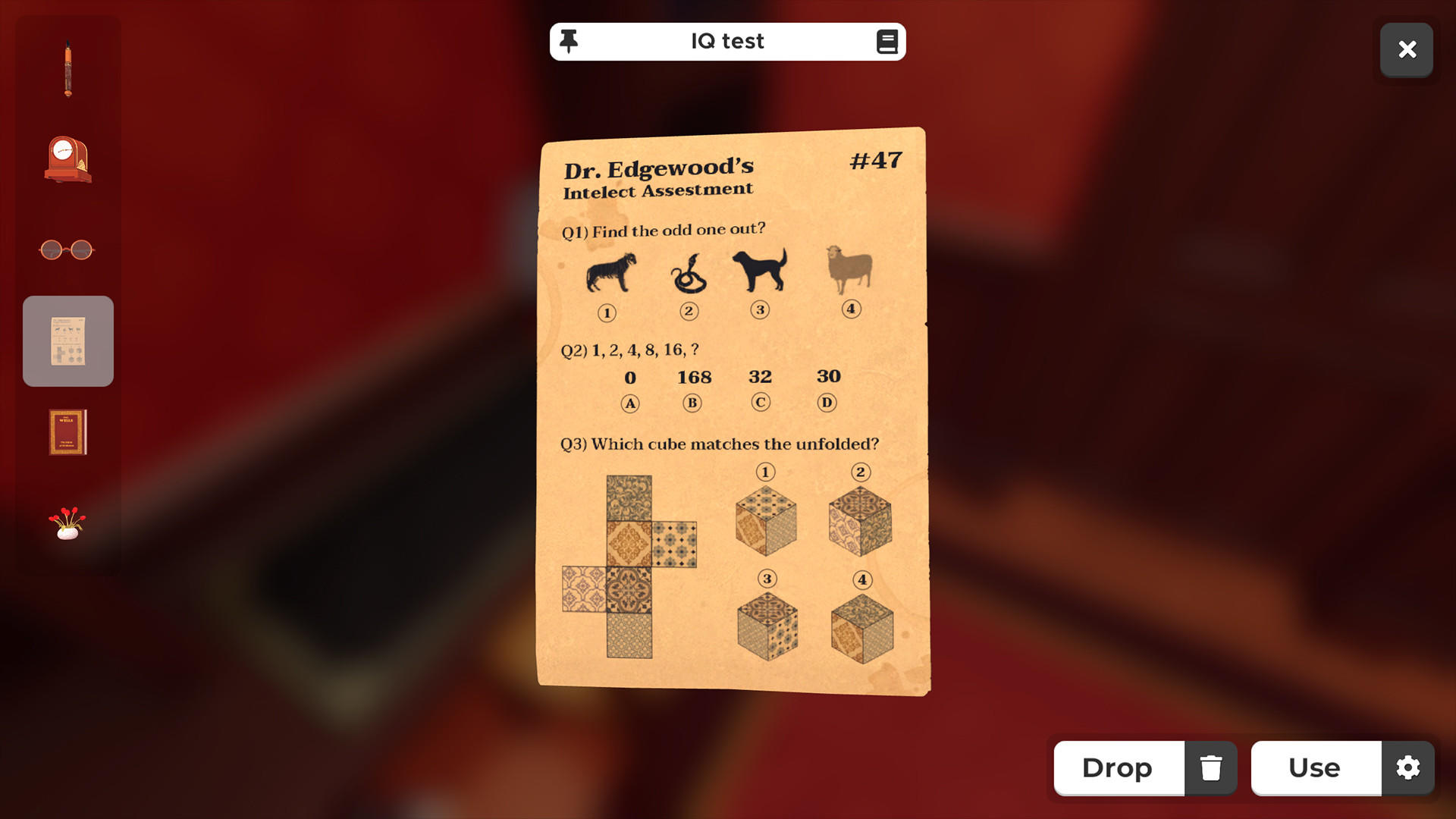Select the flower pot inventory item

click(x=67, y=523)
